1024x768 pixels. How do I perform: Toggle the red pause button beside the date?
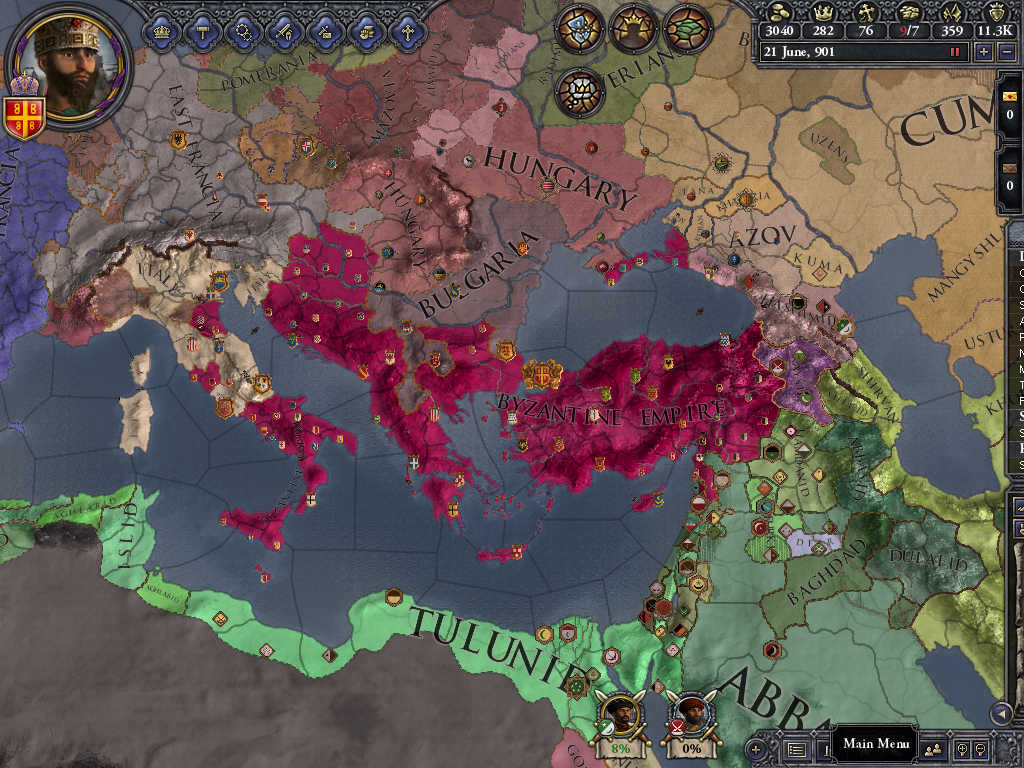coord(954,51)
